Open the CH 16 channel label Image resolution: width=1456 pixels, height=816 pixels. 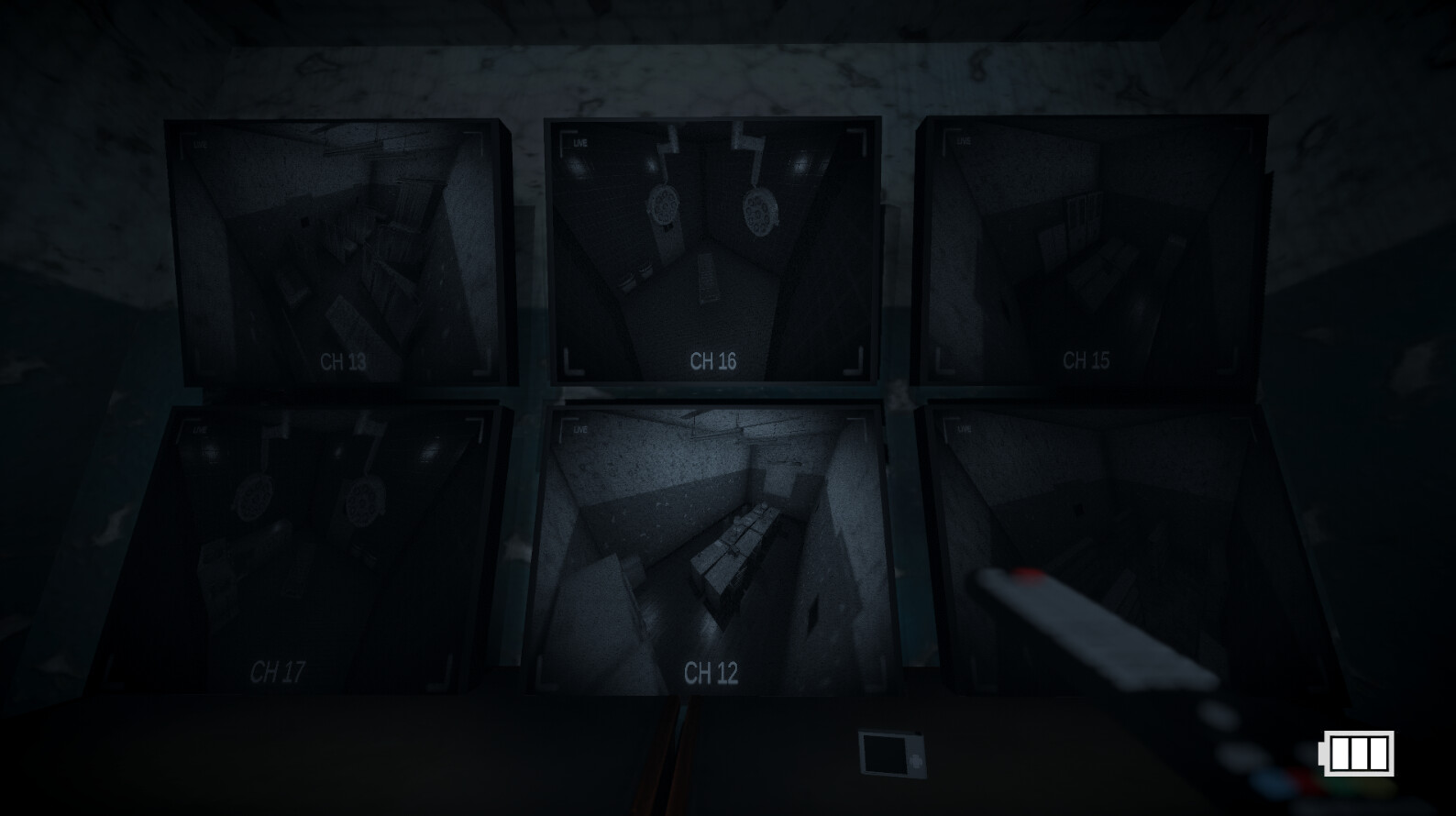point(714,360)
